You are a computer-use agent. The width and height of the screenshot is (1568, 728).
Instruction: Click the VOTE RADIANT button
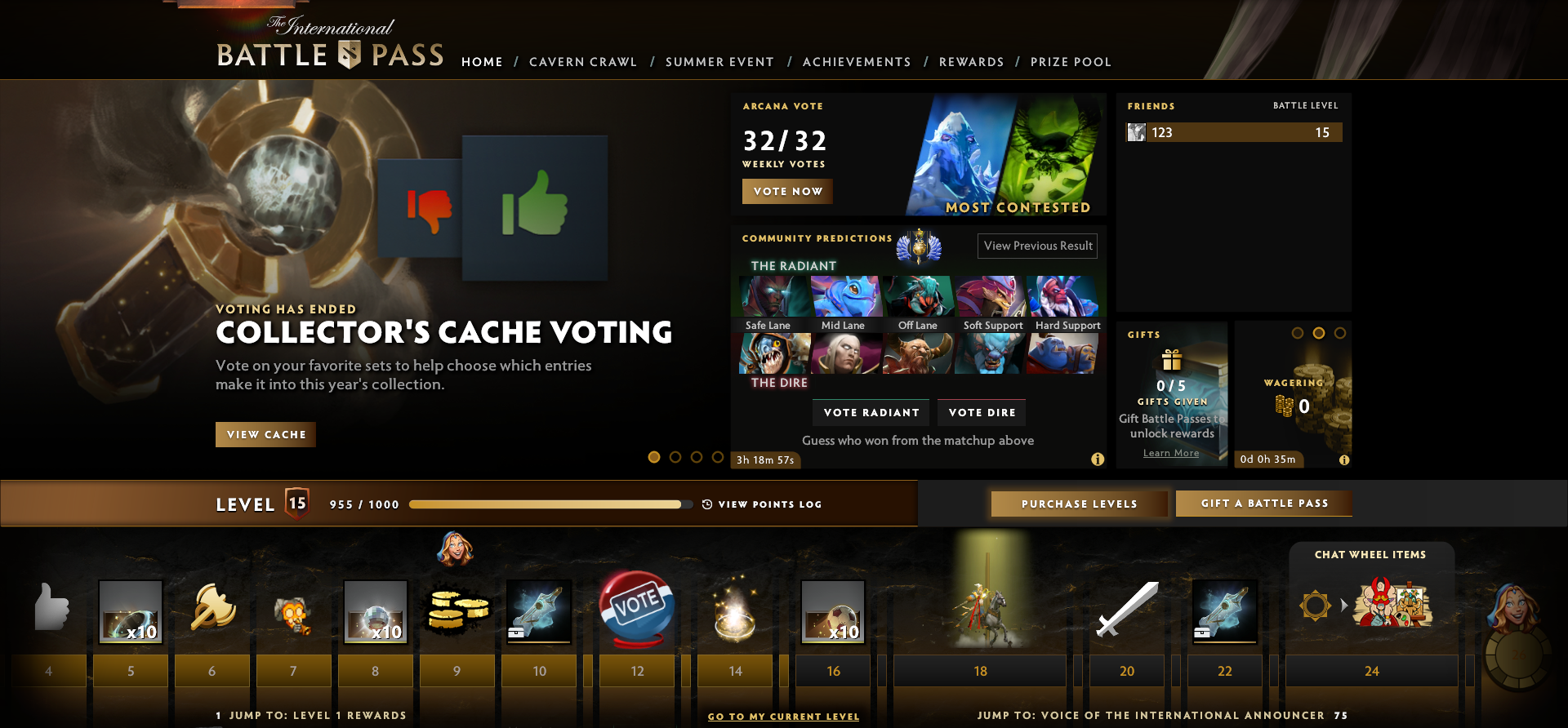point(871,412)
